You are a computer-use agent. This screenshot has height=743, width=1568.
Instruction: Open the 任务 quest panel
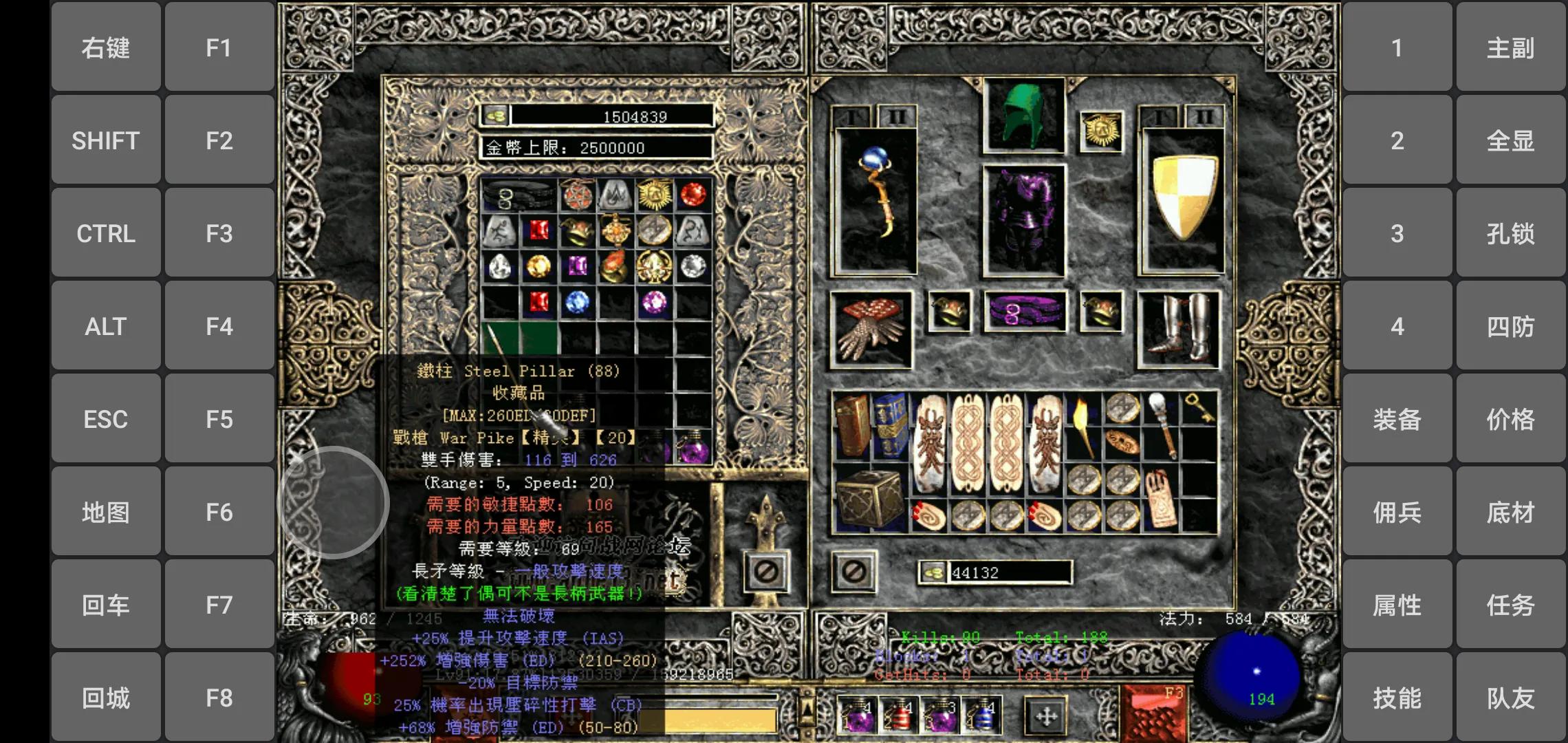[x=1510, y=605]
